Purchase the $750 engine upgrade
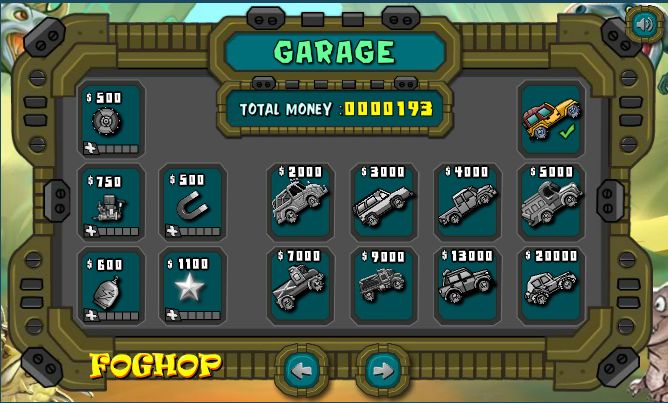The image size is (668, 403). tap(112, 203)
